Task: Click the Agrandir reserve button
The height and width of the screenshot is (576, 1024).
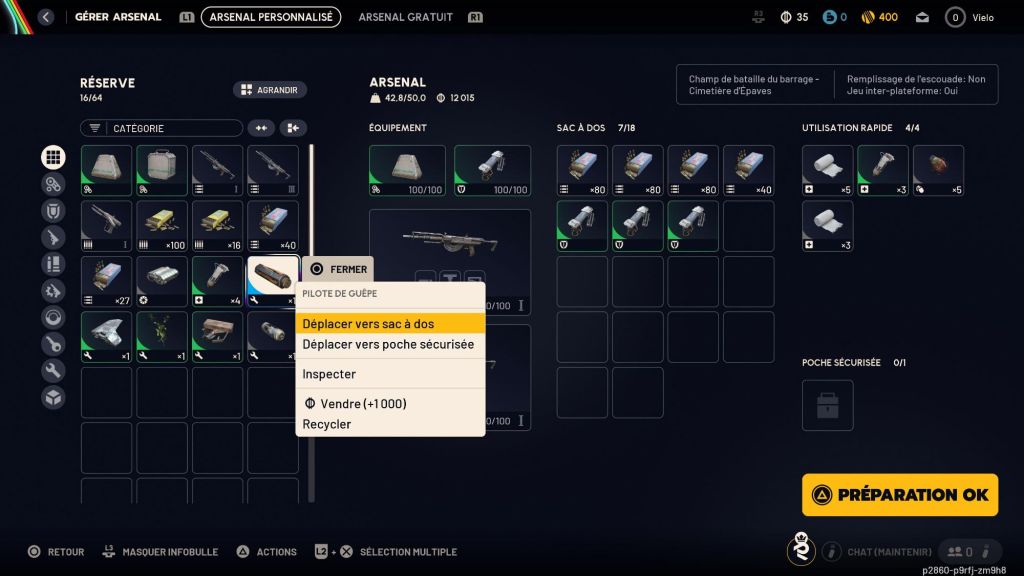Action: click(270, 90)
